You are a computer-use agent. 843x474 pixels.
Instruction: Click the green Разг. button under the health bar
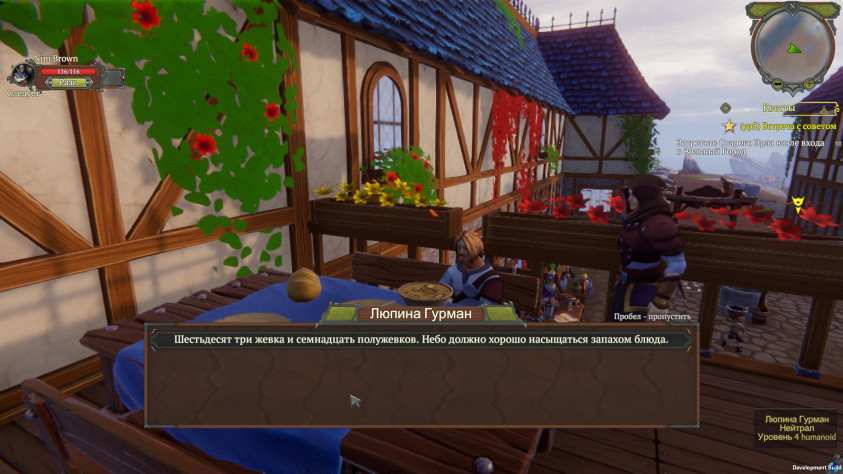[x=68, y=83]
